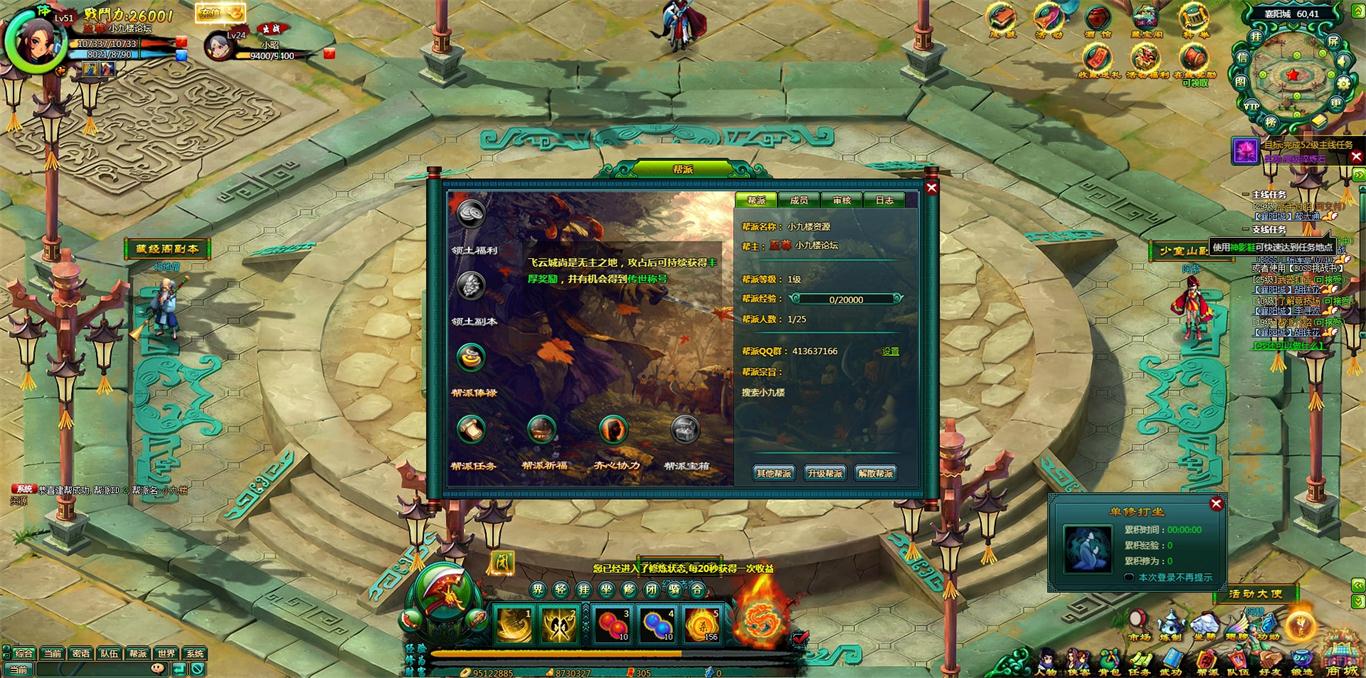
Task: Use the blue potion in hotbar slot 4
Action: point(657,625)
